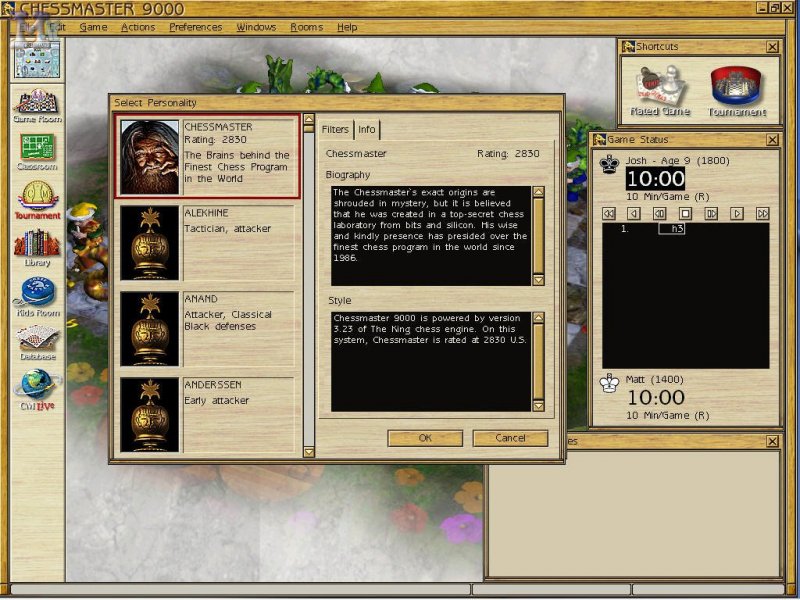
Task: Open the Info tab
Action: 367,130
